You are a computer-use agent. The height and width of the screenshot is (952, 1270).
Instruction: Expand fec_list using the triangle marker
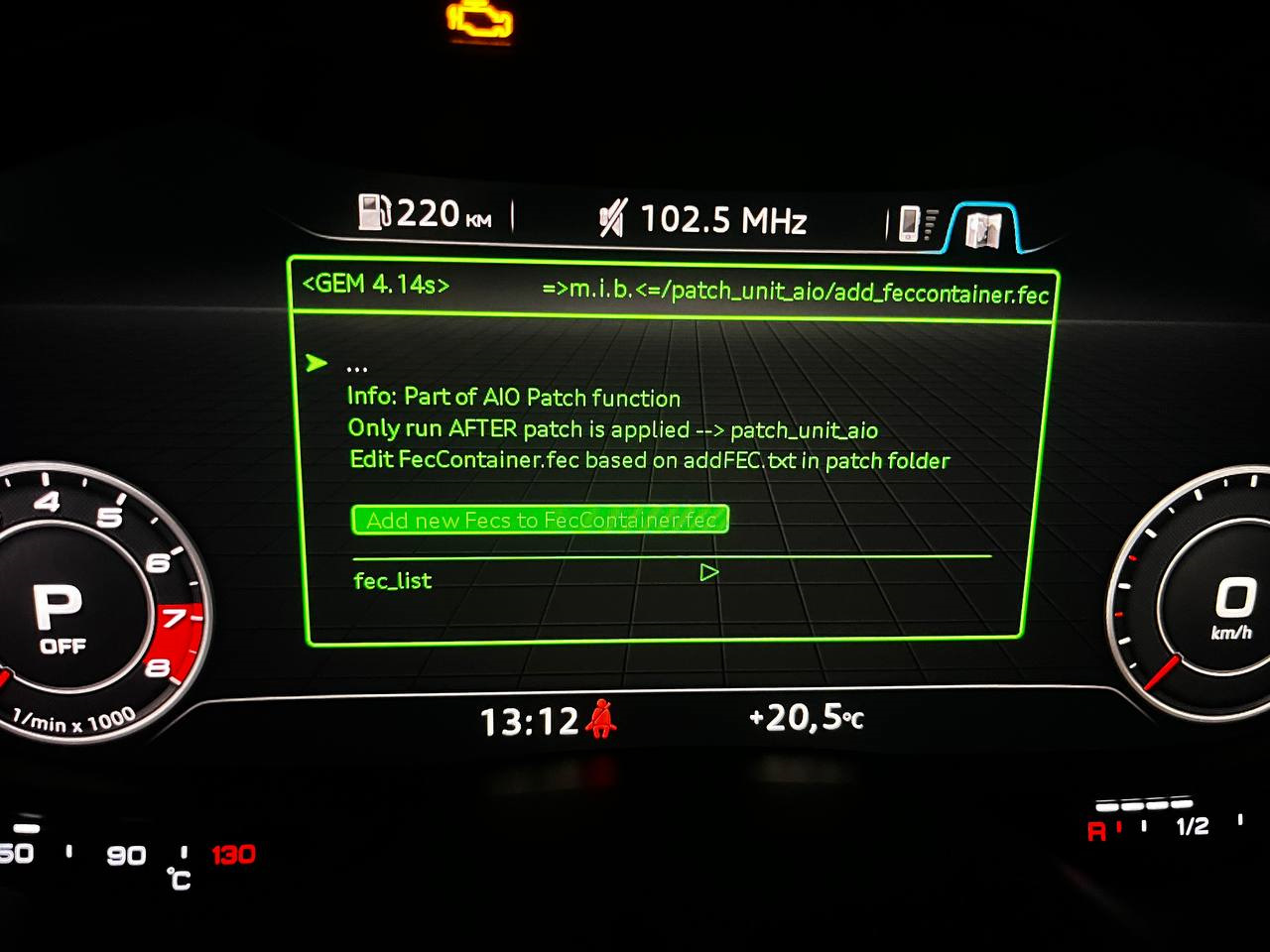[708, 572]
